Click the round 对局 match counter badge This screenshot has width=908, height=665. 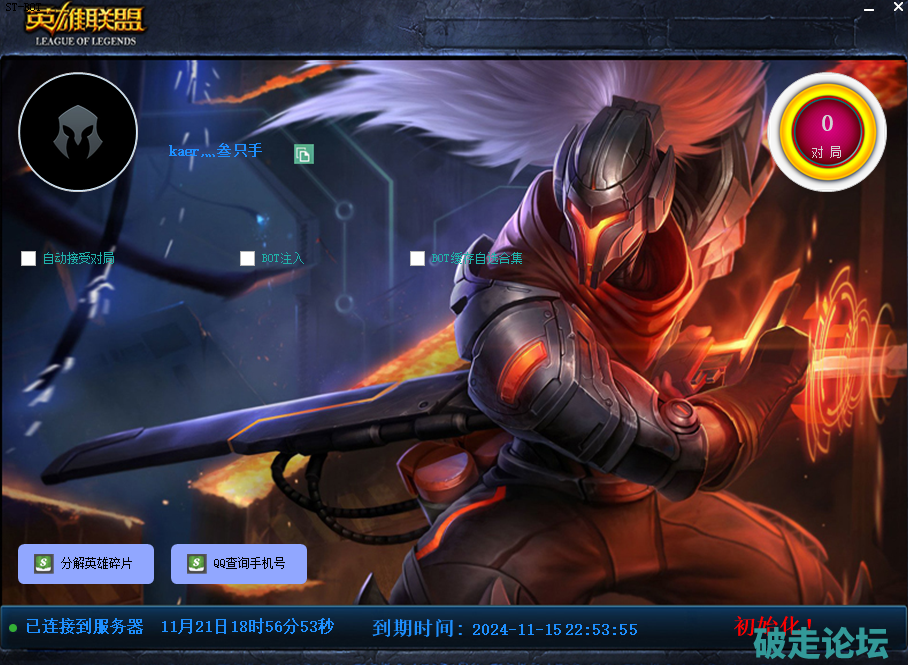[827, 133]
